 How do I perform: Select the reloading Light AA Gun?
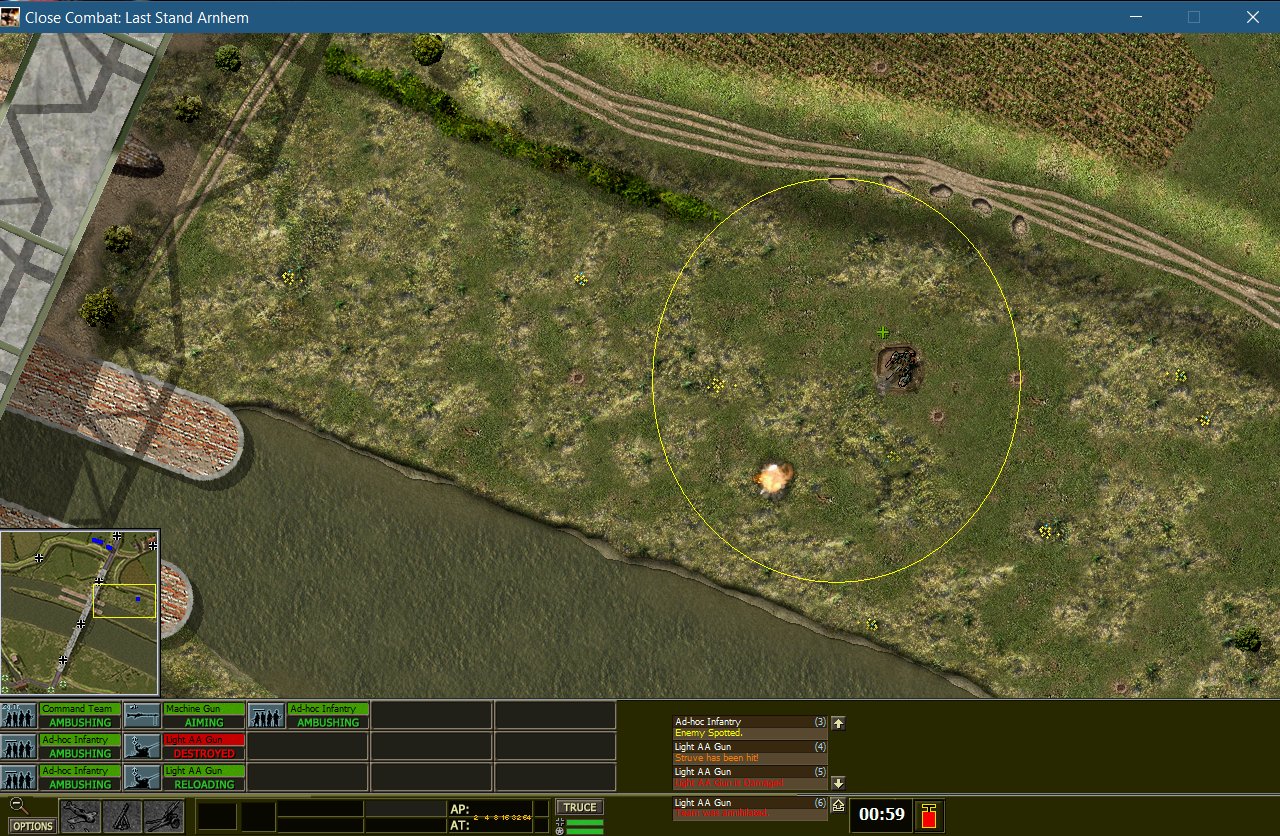[203, 777]
